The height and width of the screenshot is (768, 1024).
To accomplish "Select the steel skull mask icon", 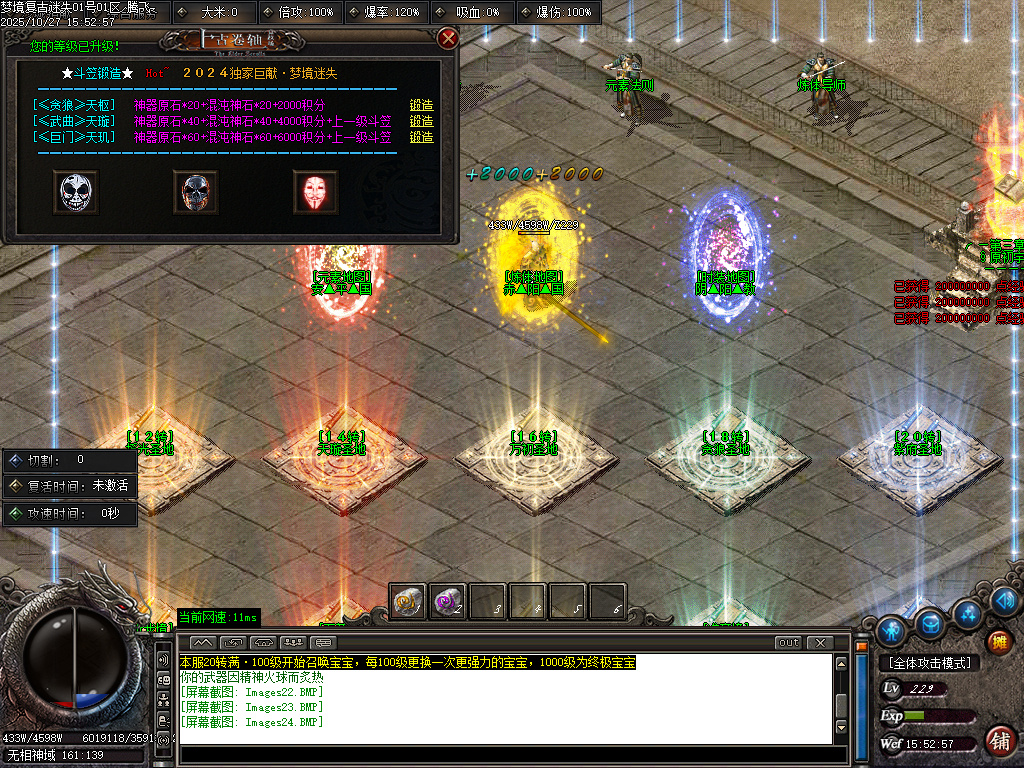I will click(x=195, y=192).
